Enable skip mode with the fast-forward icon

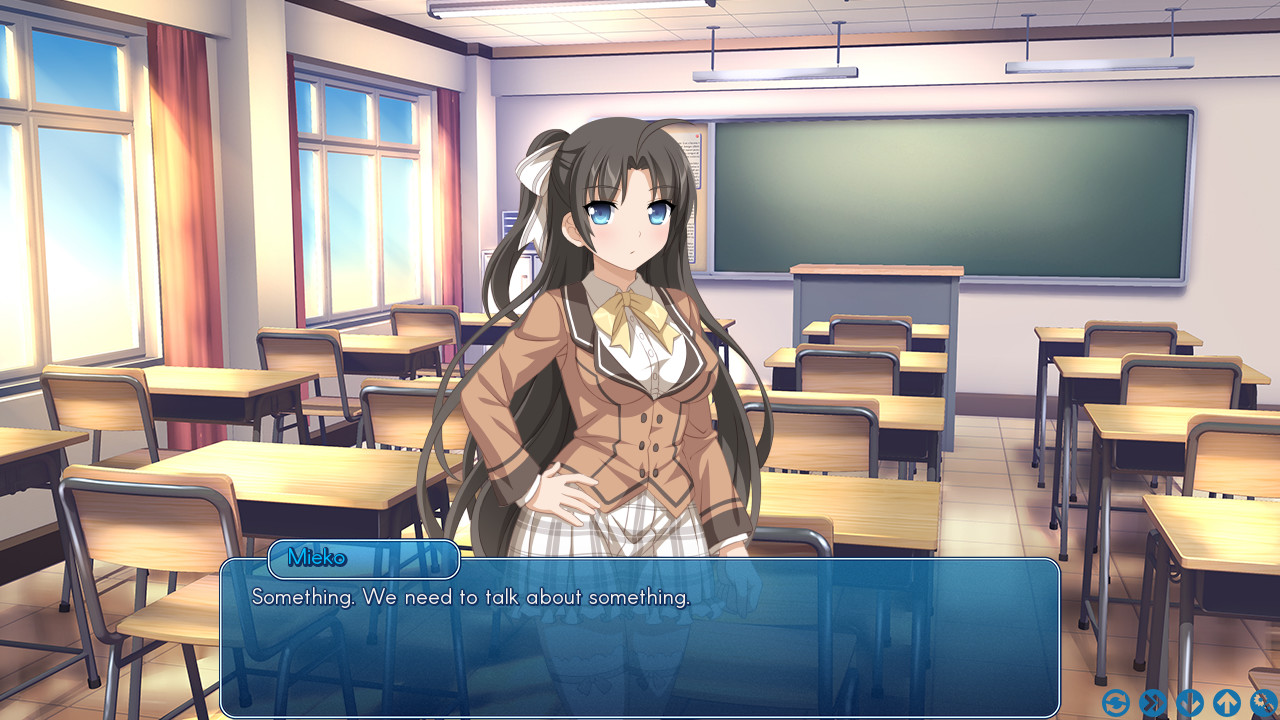point(1153,705)
